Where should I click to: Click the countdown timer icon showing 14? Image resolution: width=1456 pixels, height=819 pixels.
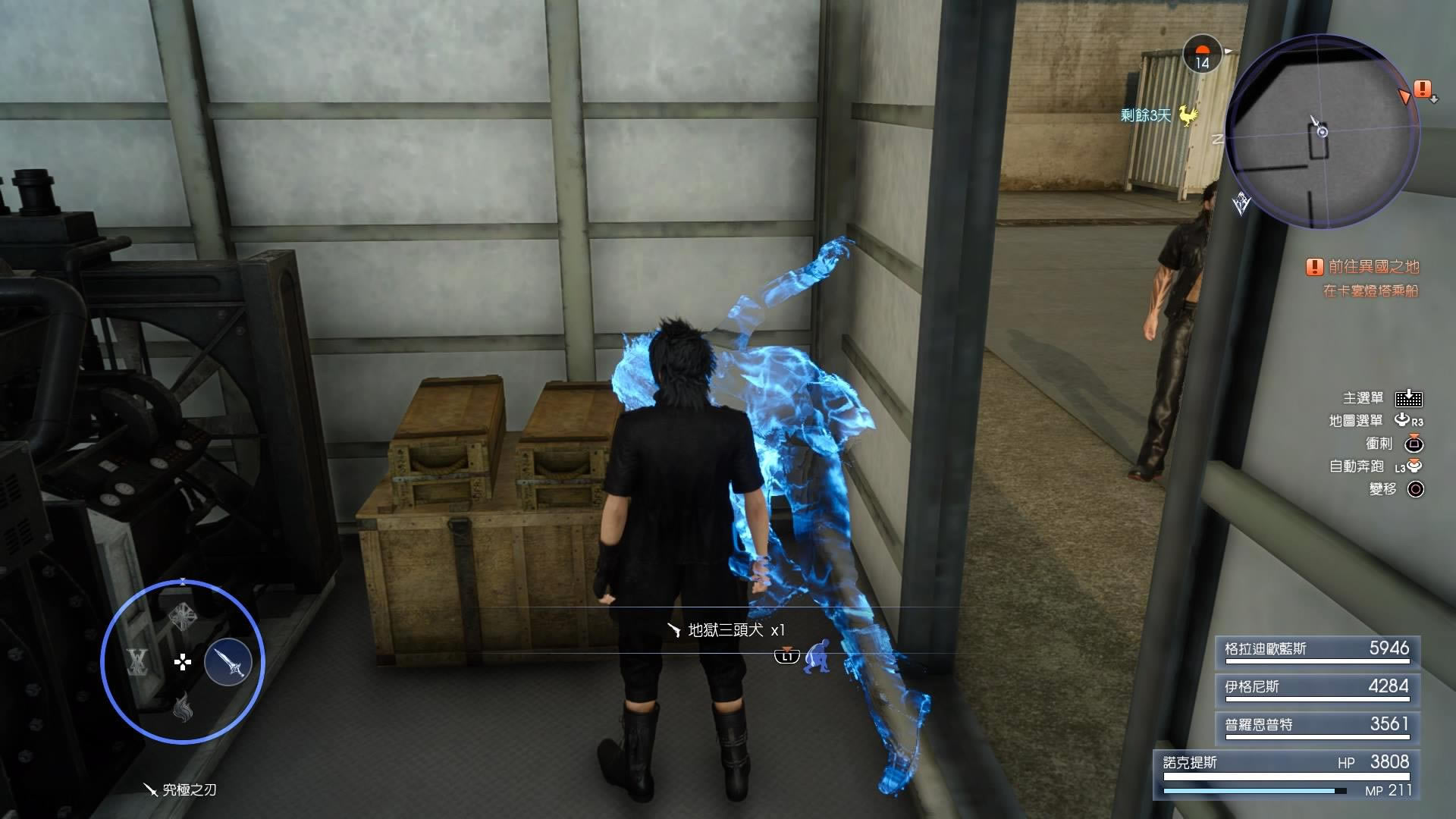[1201, 55]
